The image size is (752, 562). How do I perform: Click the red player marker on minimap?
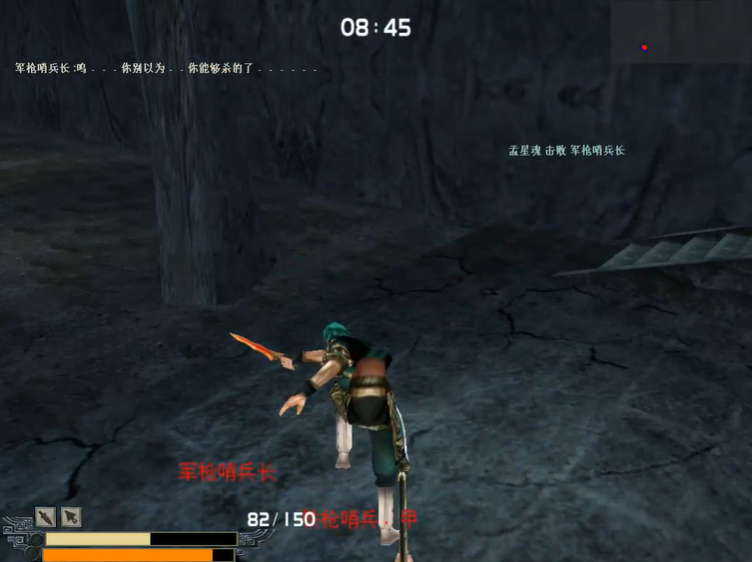(644, 47)
